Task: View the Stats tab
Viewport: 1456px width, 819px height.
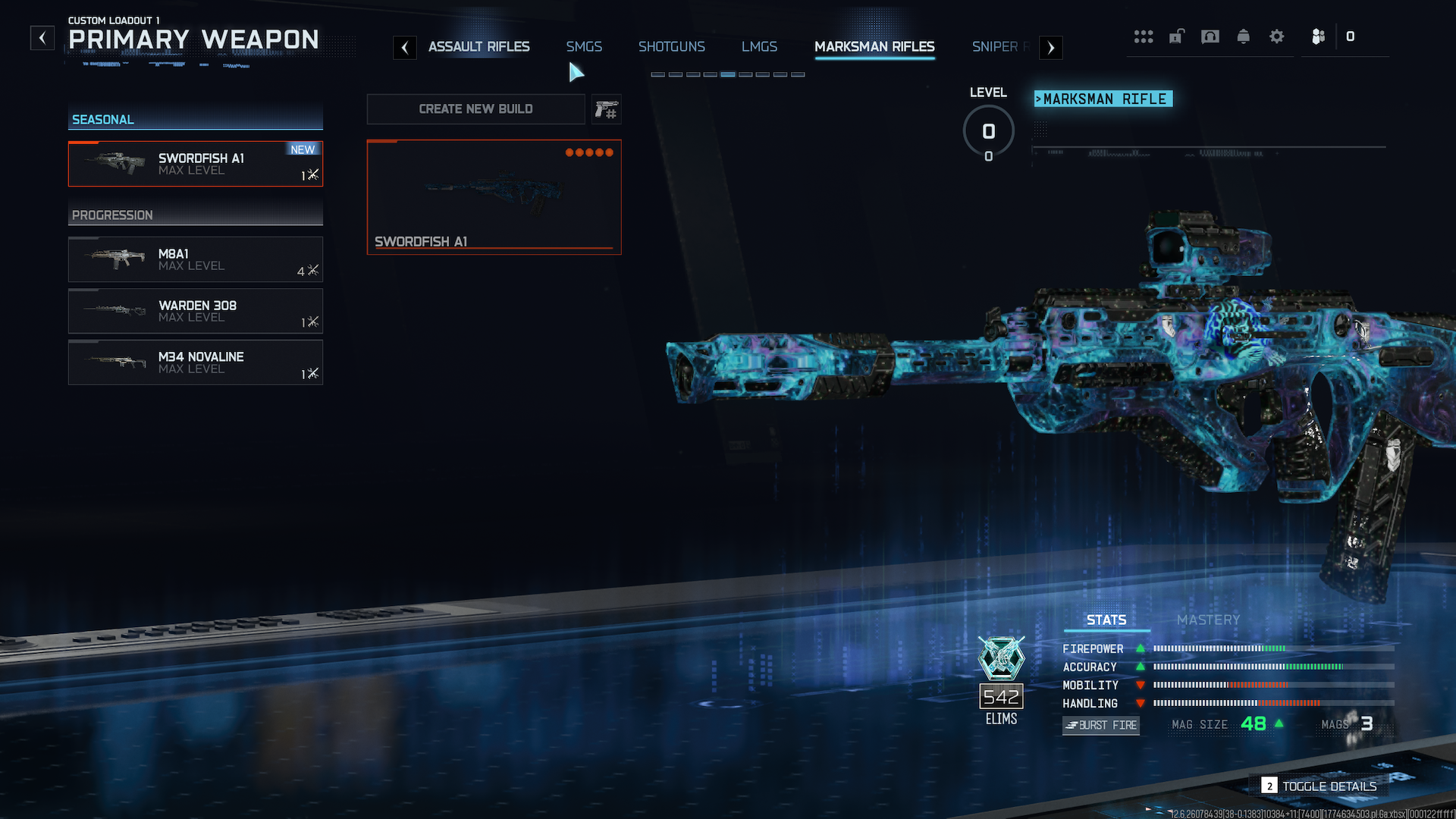Action: (x=1106, y=620)
